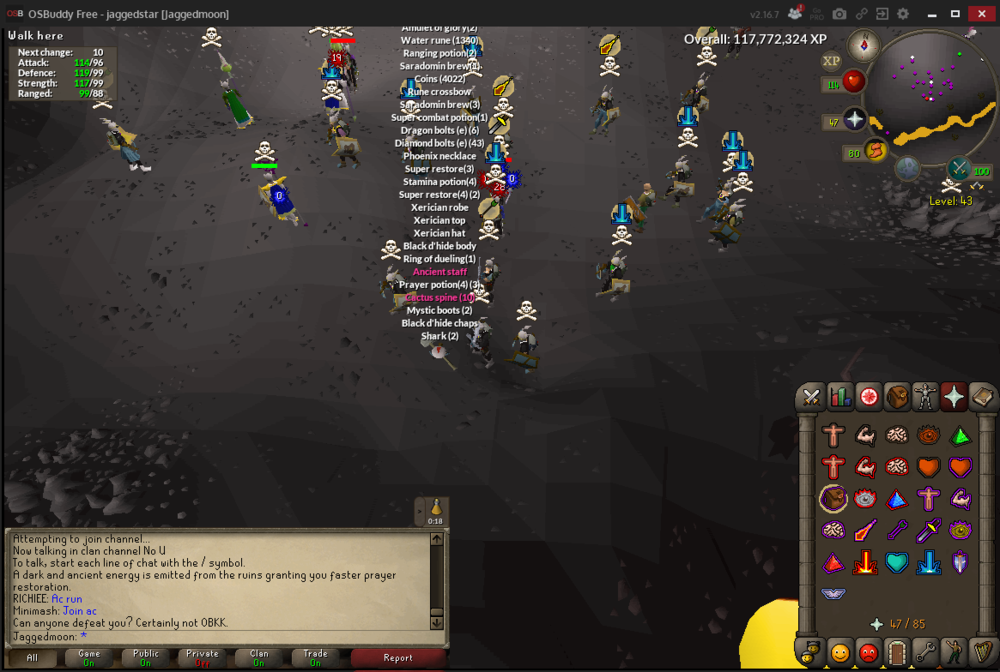Select the Clan chat filter tab
This screenshot has height=672, width=1000.
pos(259,658)
